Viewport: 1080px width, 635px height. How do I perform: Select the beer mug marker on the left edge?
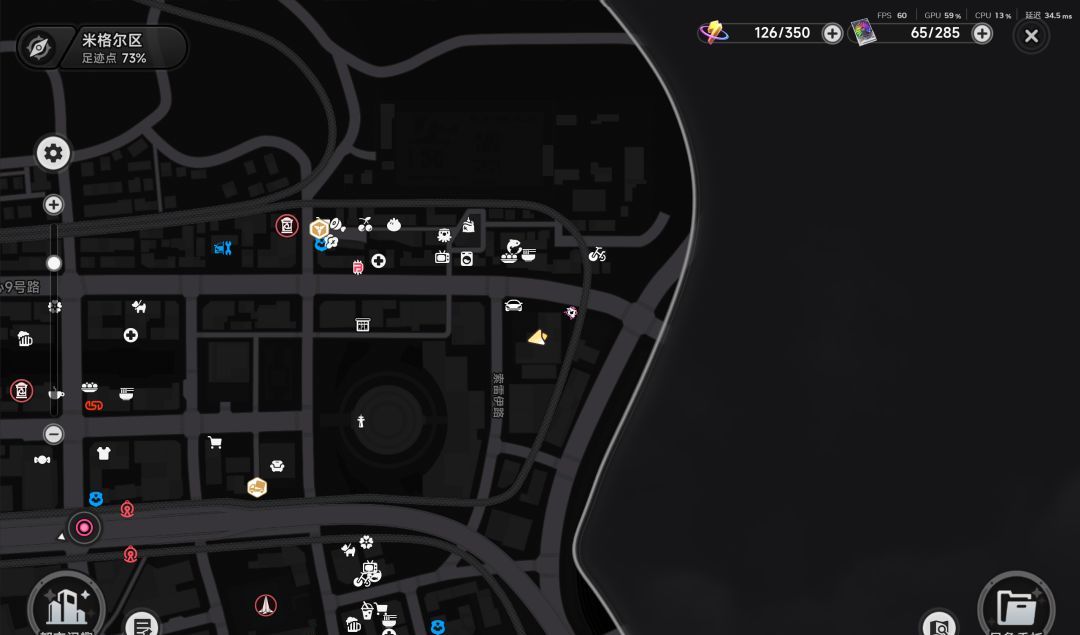pos(25,339)
